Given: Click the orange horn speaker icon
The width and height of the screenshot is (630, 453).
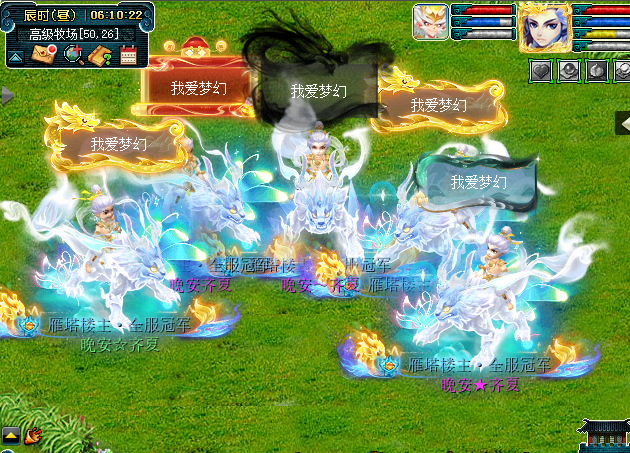Looking at the screenshot, I should tap(33, 435).
